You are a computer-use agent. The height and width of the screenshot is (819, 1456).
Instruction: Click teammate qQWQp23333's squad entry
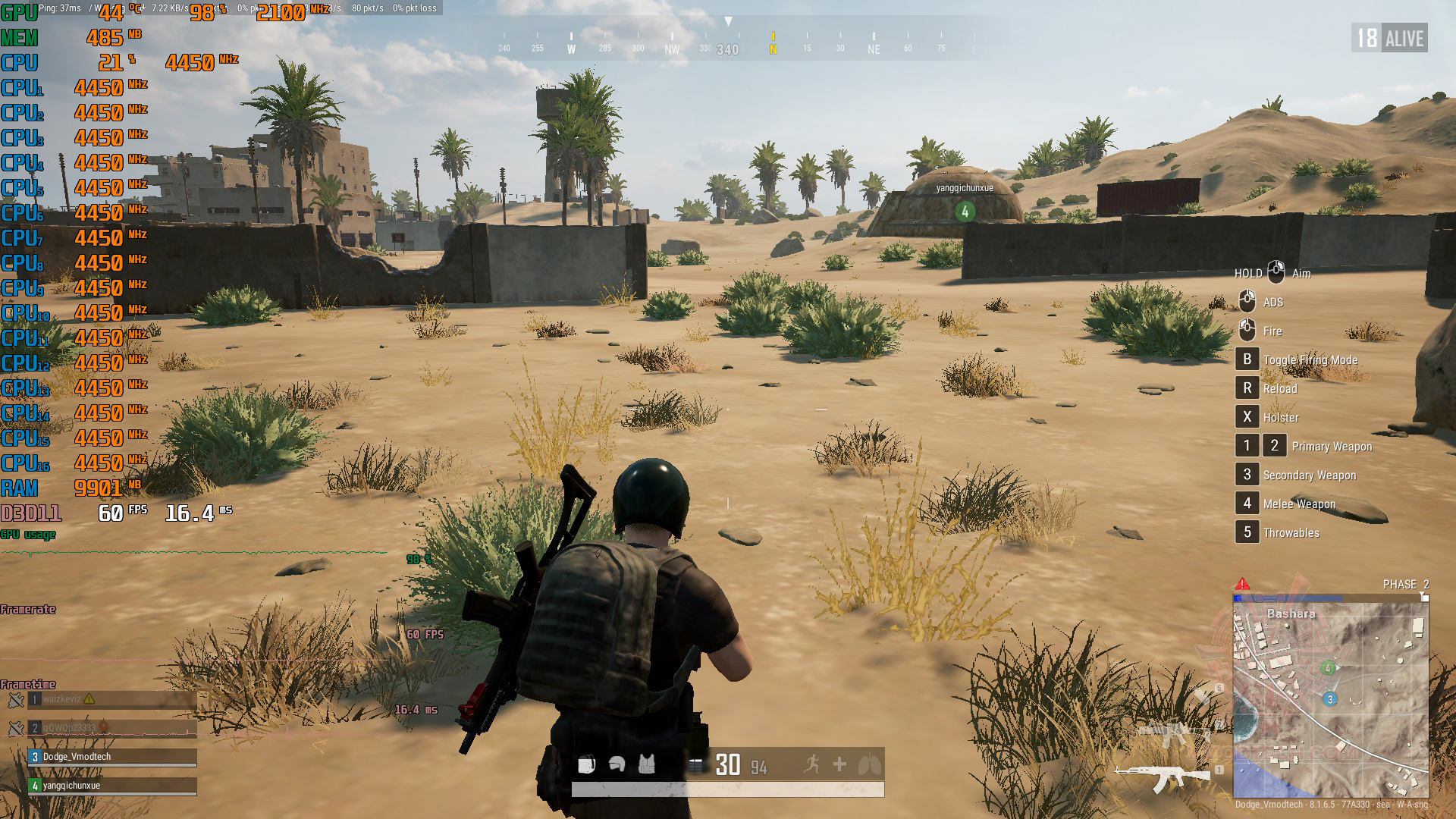point(112,728)
